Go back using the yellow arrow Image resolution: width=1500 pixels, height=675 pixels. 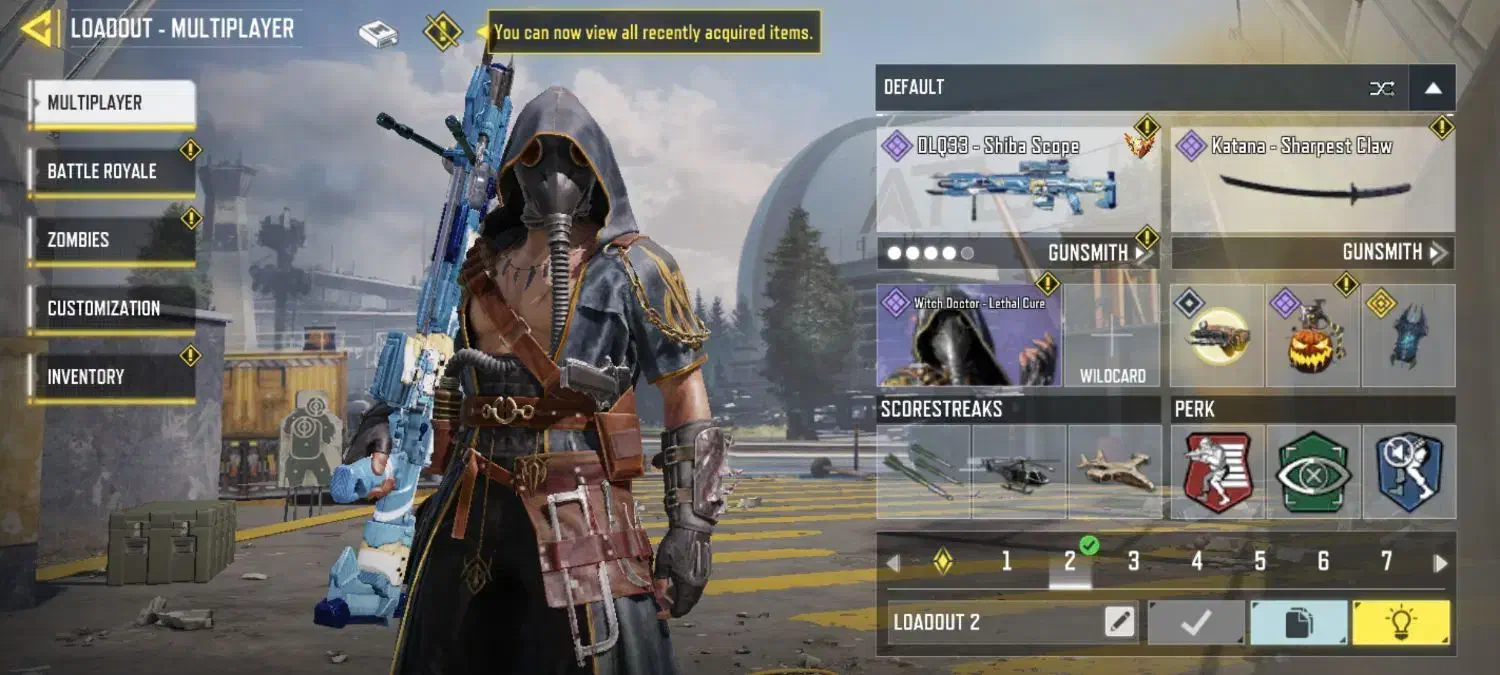coord(37,28)
